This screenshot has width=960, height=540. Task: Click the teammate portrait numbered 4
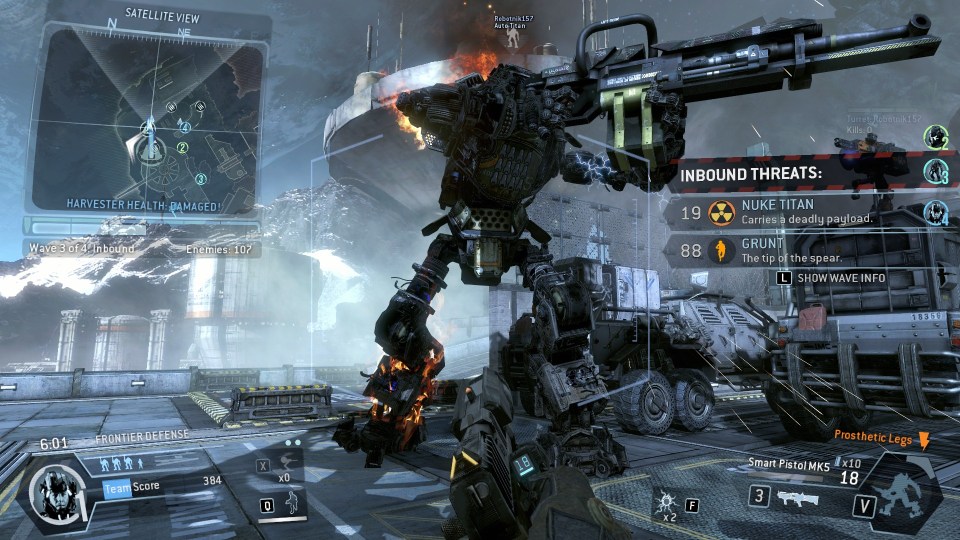point(936,212)
